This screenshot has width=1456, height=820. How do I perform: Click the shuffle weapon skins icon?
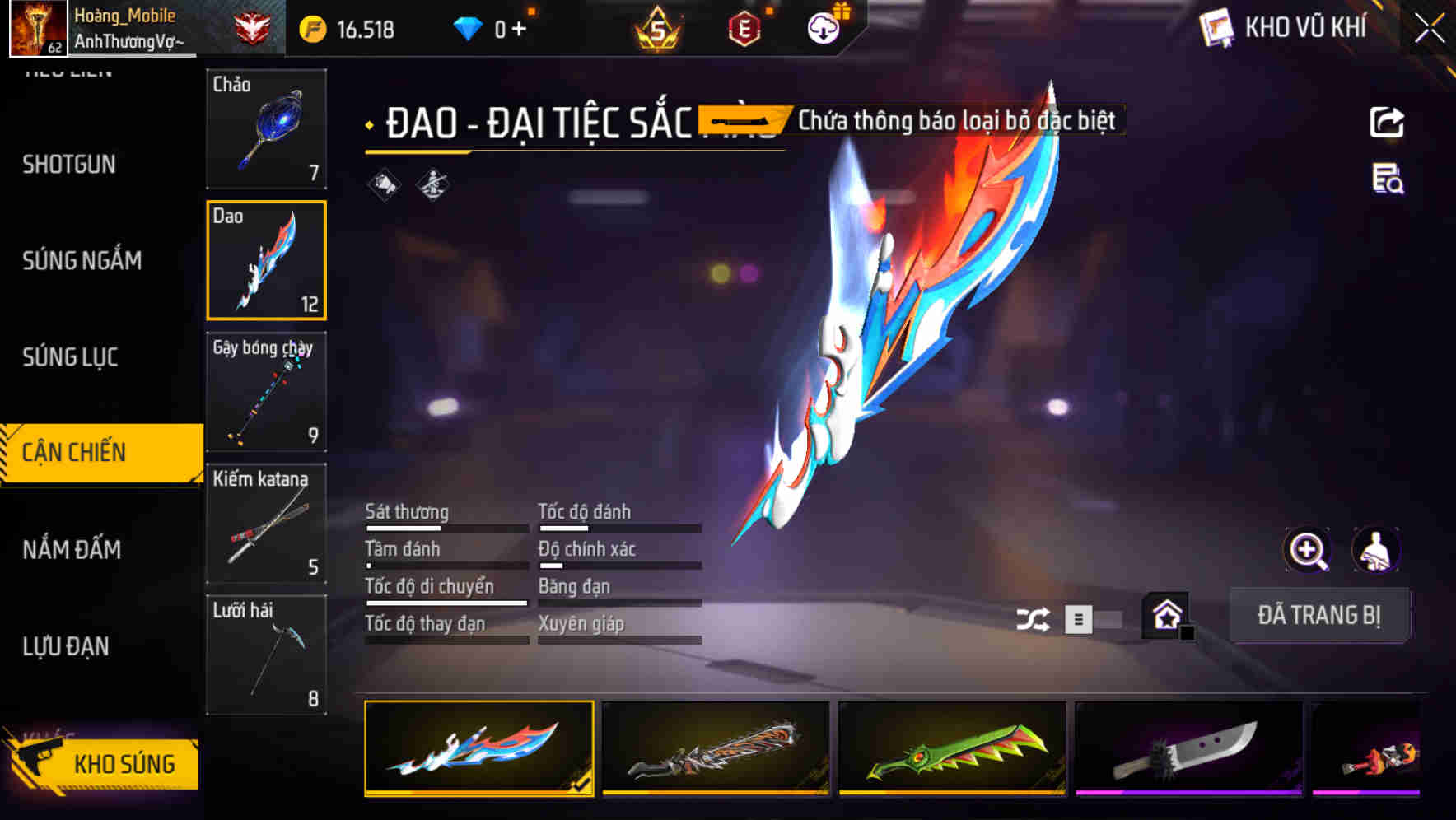(x=1033, y=617)
